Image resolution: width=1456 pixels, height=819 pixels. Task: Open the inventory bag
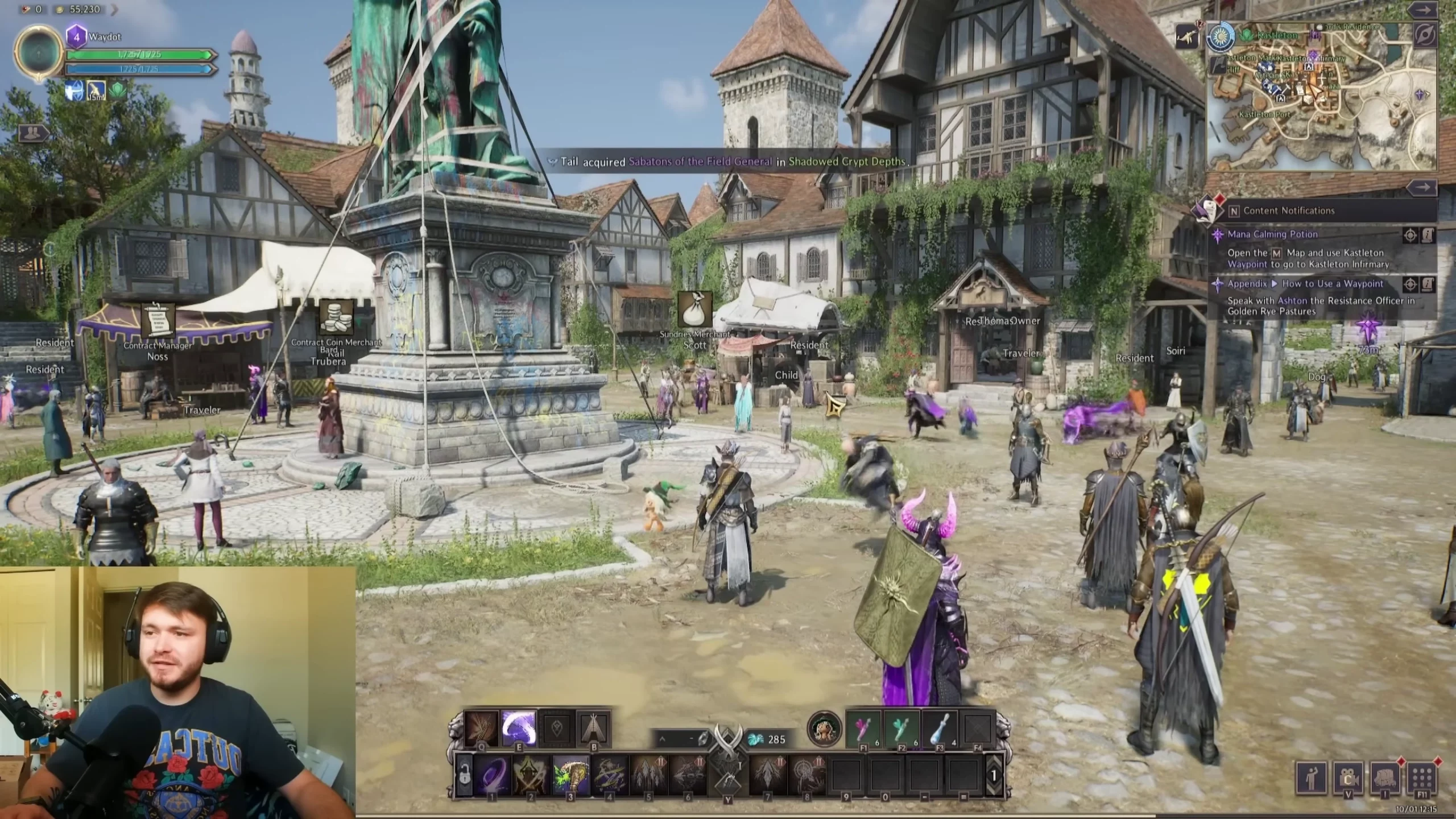(x=1385, y=777)
